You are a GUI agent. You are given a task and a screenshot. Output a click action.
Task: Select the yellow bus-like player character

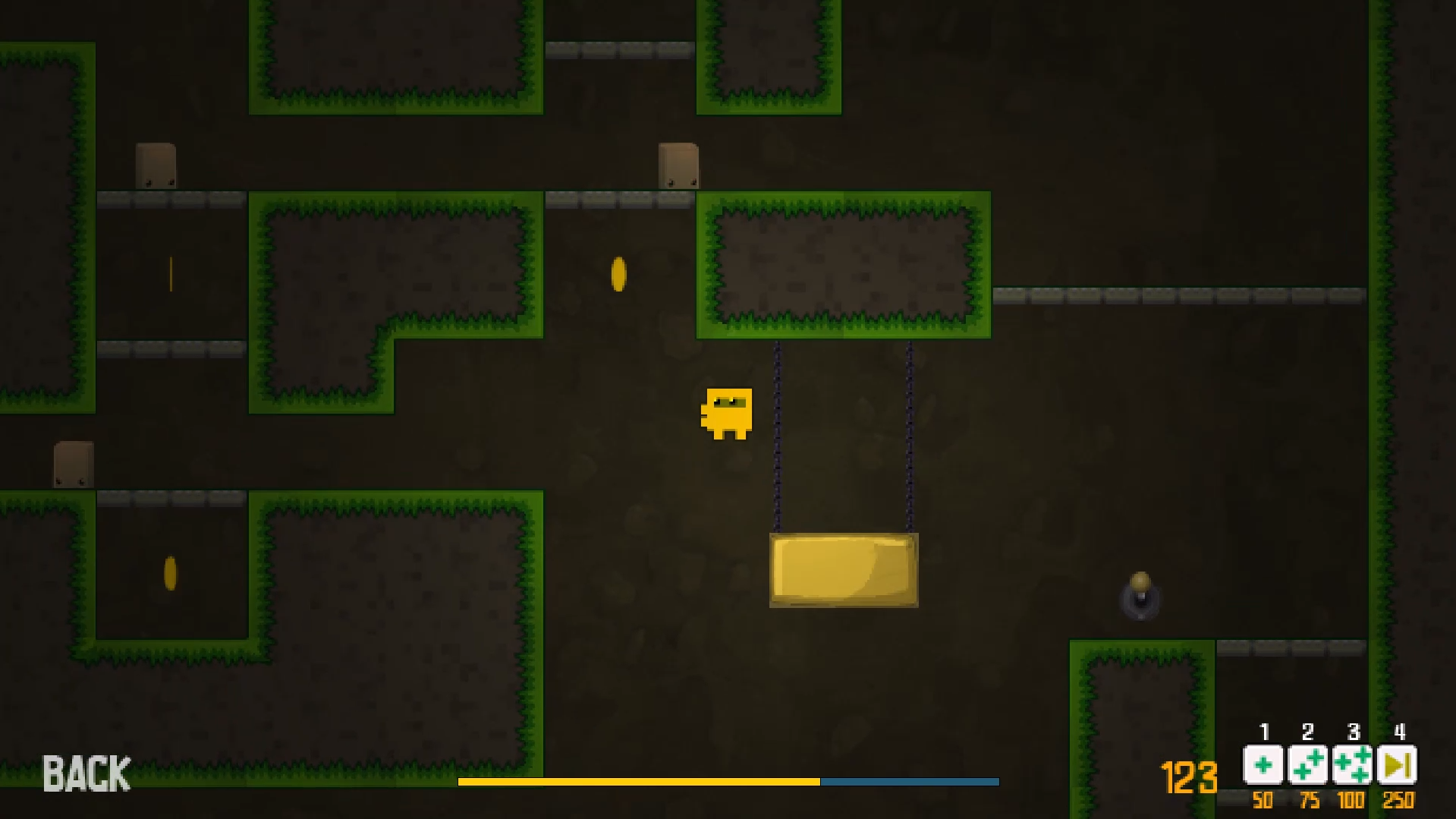[728, 414]
